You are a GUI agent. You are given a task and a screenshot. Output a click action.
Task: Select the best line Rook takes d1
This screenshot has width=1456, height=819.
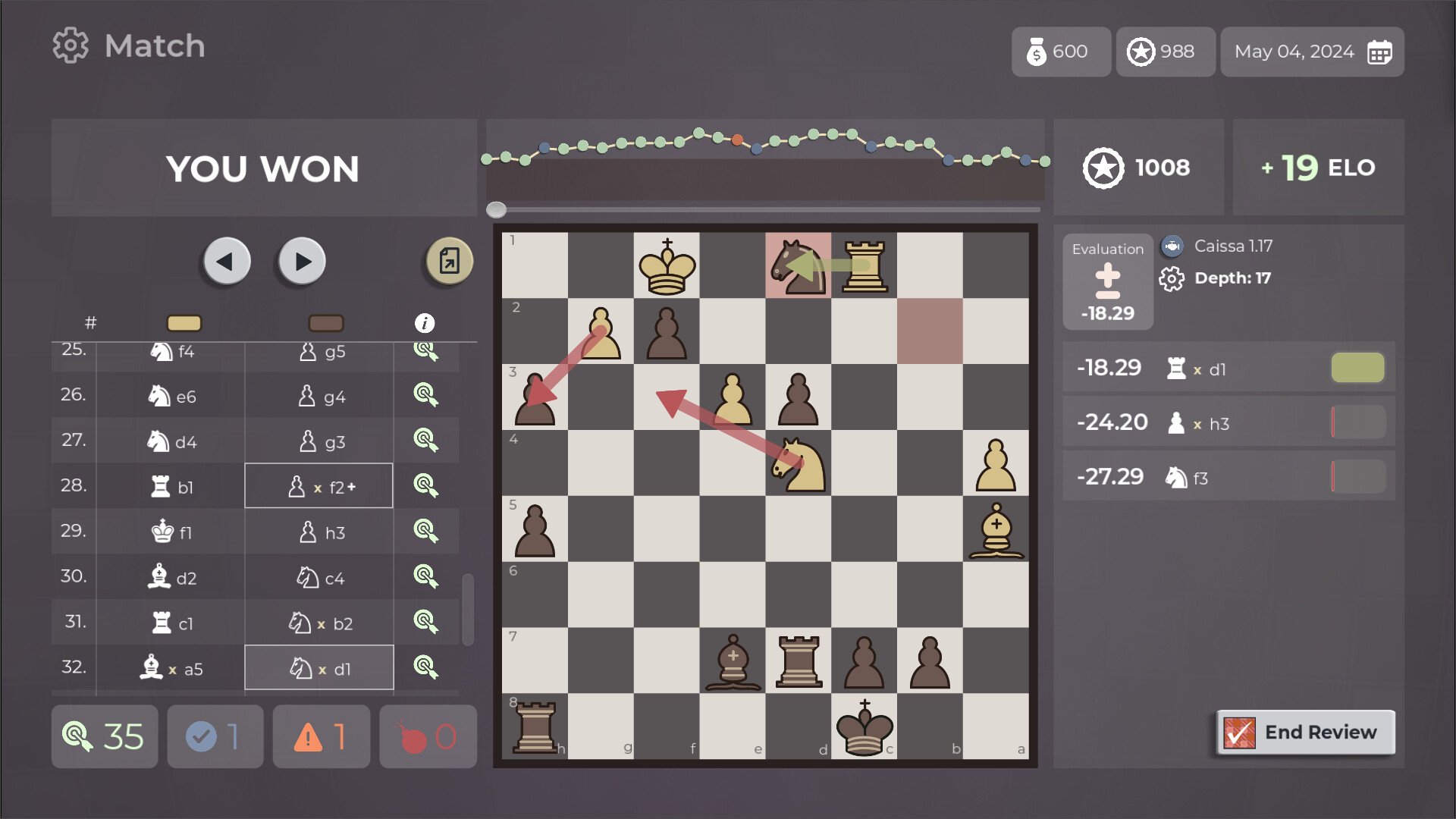point(1228,367)
